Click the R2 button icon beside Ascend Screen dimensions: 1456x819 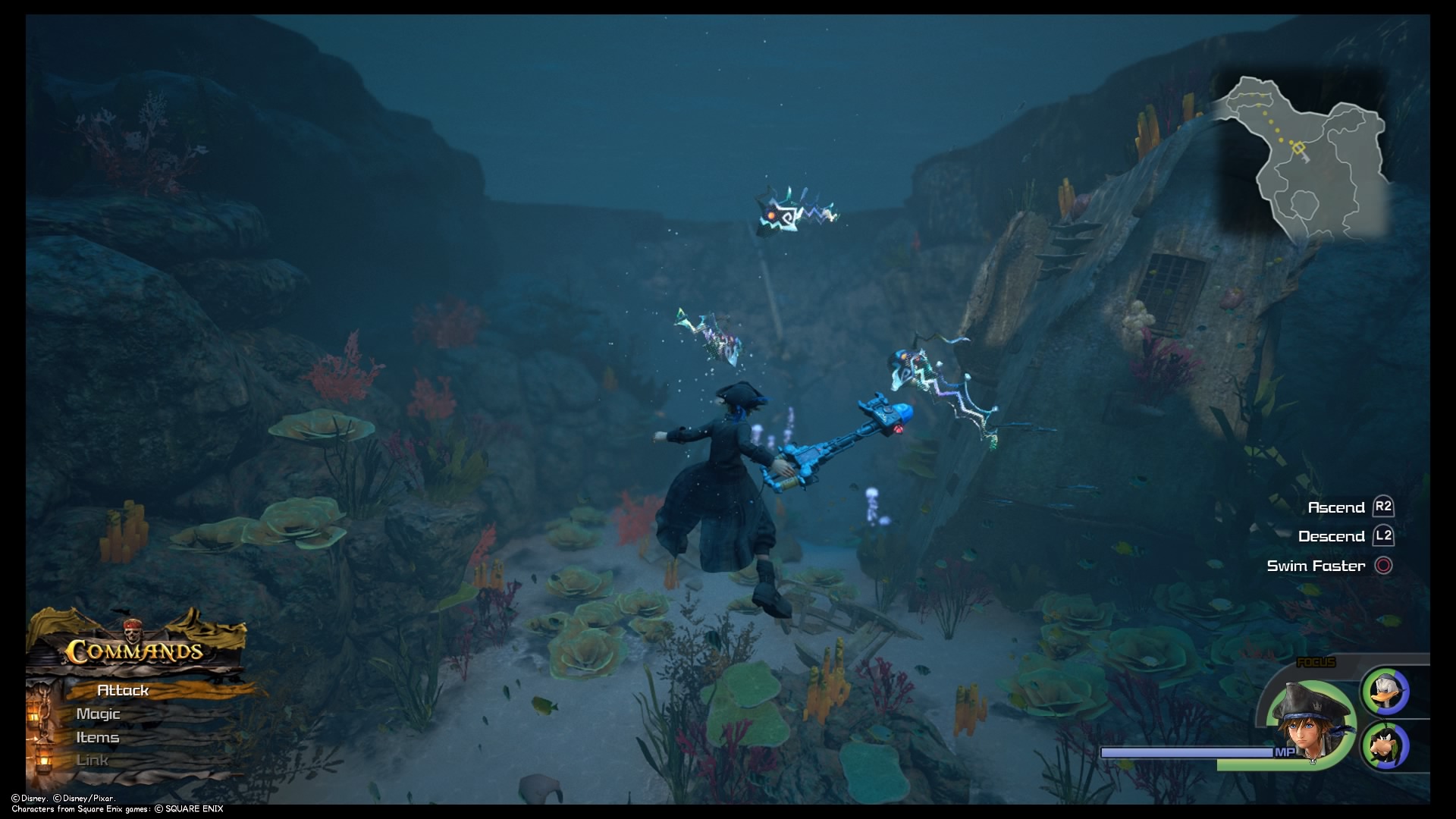[x=1385, y=507]
